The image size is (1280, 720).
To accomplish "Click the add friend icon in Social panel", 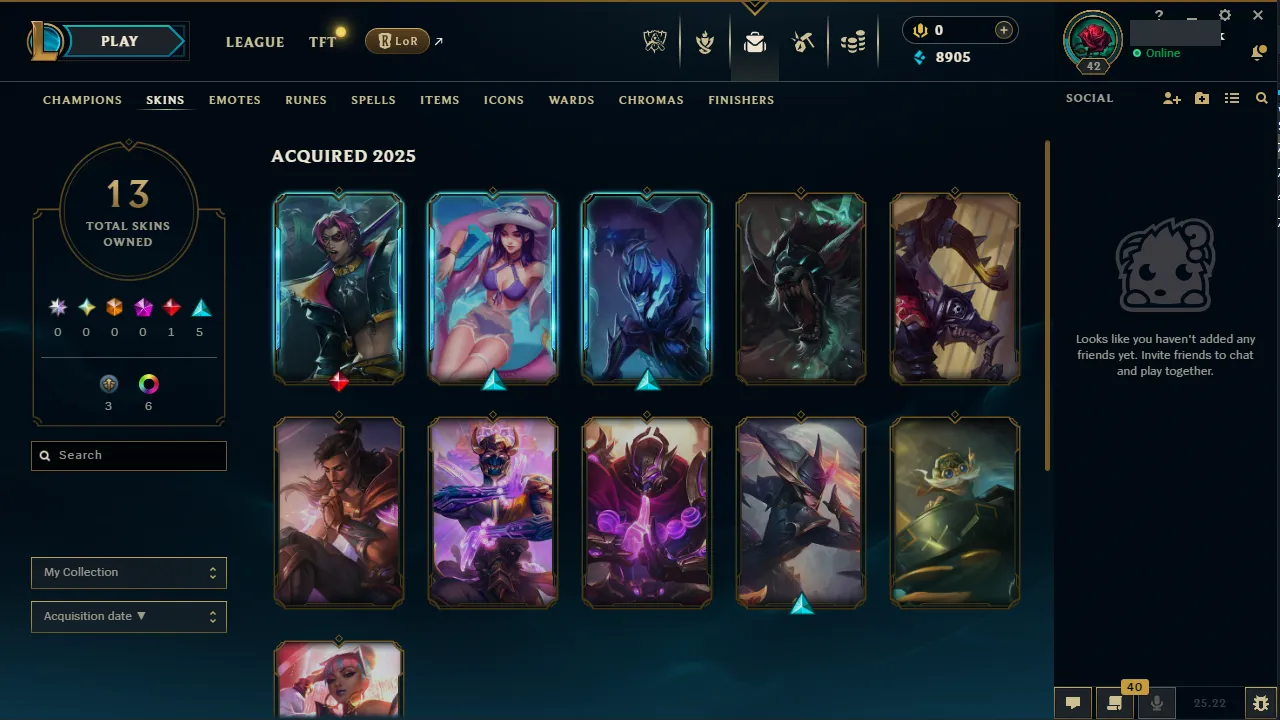I will pyautogui.click(x=1171, y=98).
